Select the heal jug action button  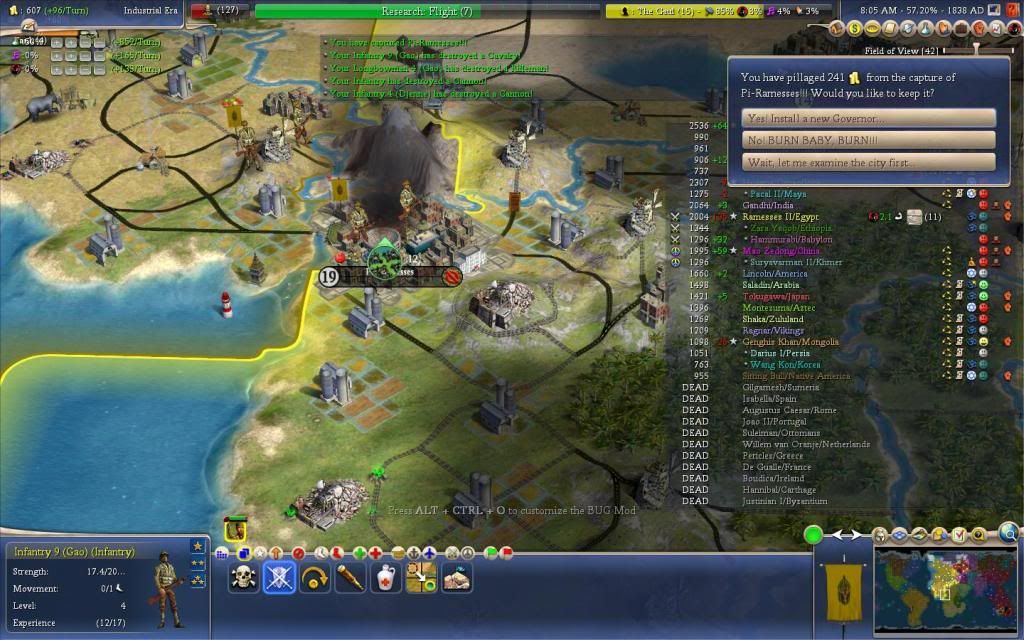coord(386,577)
